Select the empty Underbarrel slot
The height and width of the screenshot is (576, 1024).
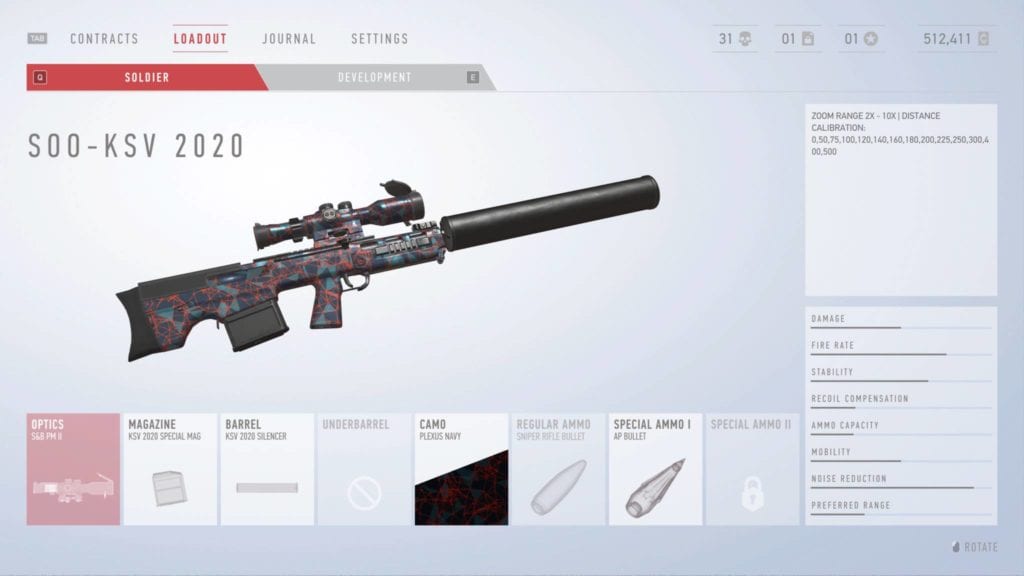[x=364, y=469]
